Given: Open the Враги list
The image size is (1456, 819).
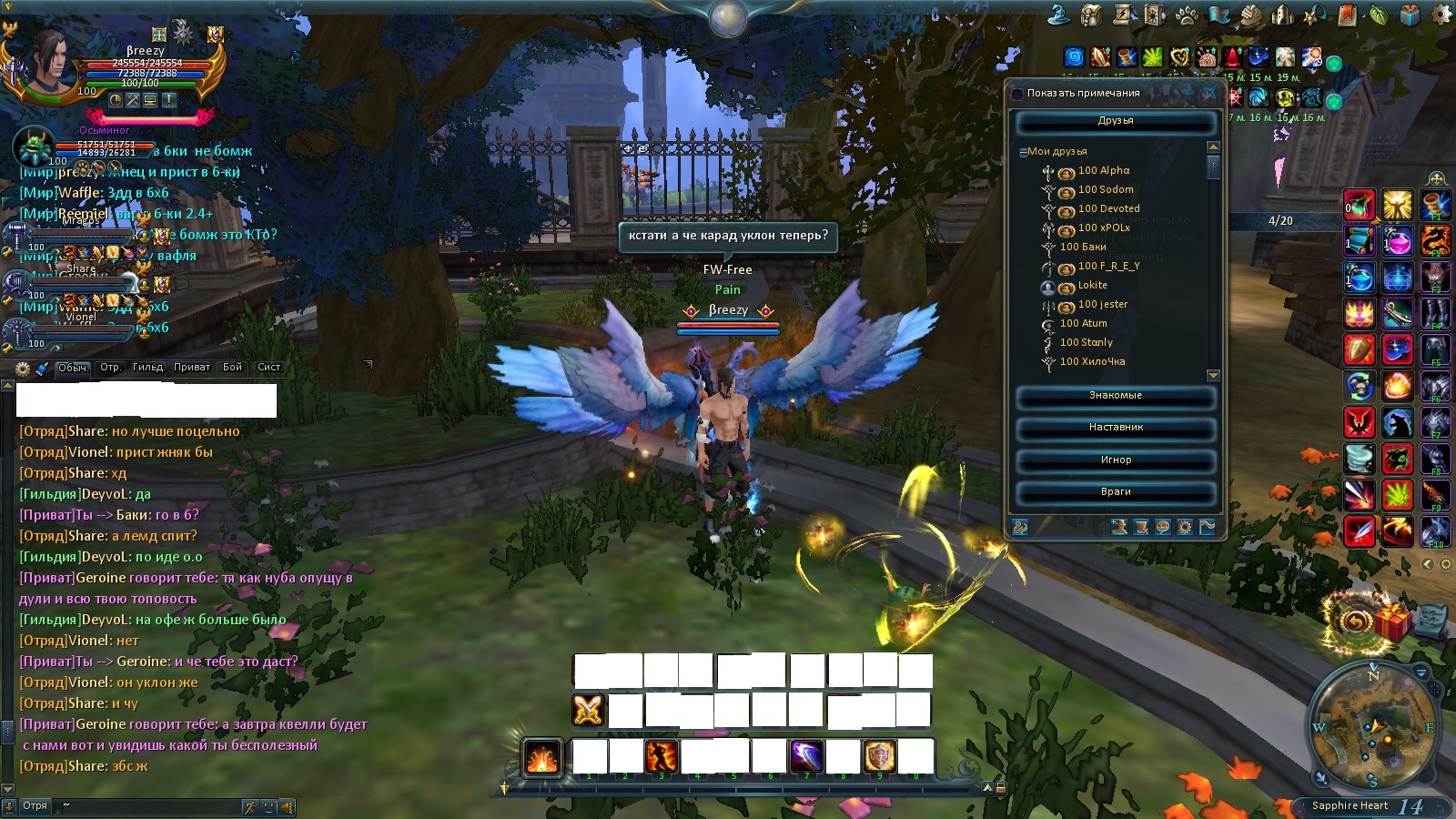Looking at the screenshot, I should [x=1116, y=492].
